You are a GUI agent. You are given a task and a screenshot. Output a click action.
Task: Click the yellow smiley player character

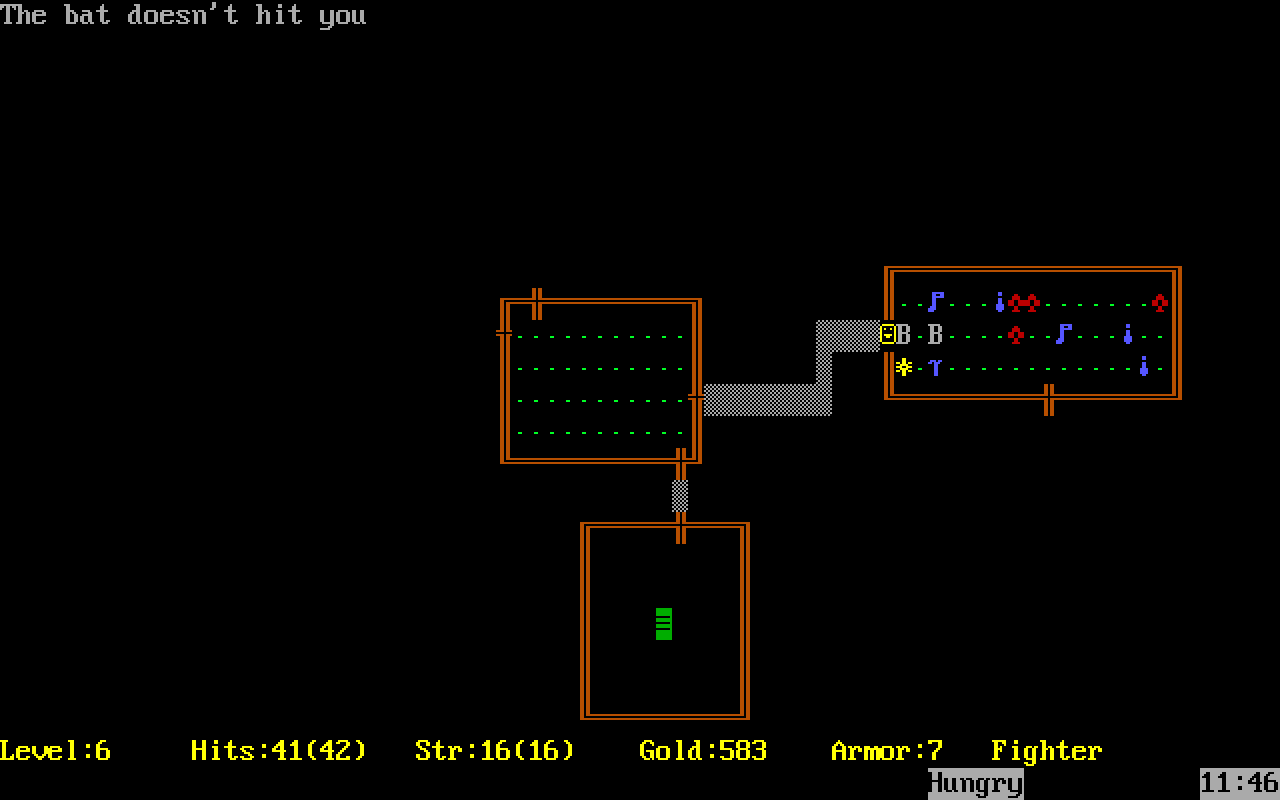(887, 333)
